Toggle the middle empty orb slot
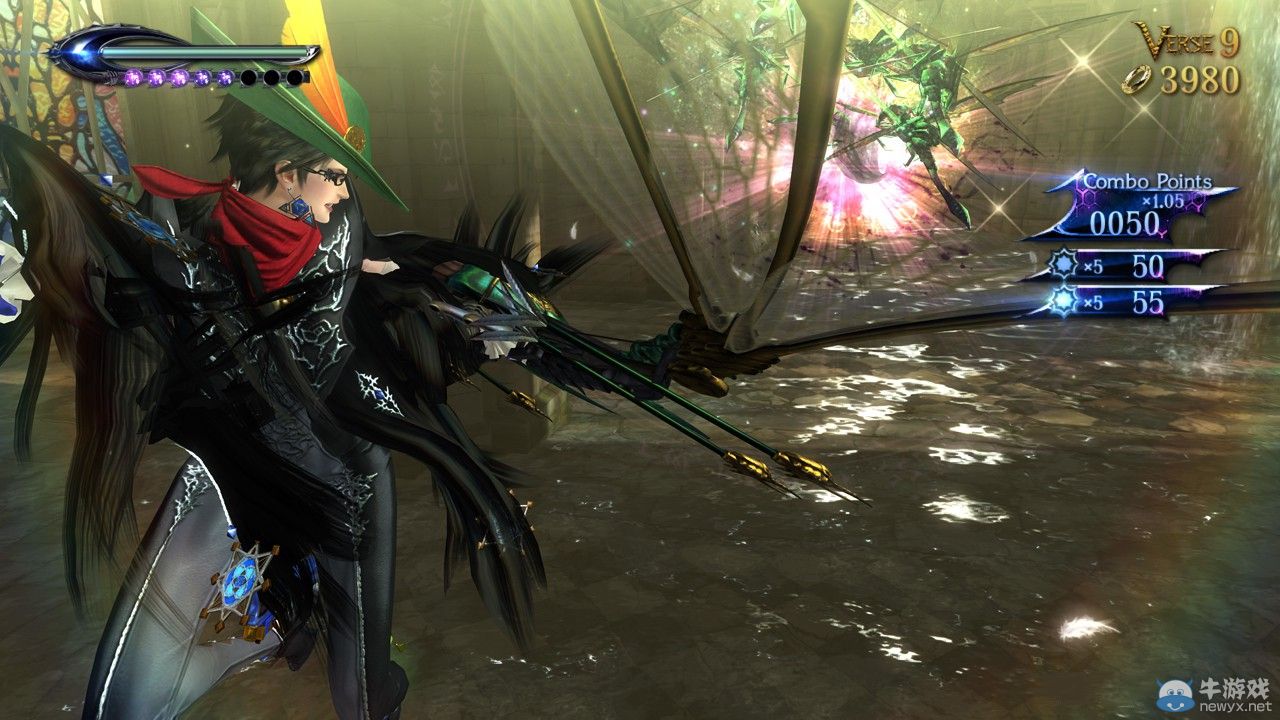The width and height of the screenshot is (1280, 720). pyautogui.click(x=273, y=77)
